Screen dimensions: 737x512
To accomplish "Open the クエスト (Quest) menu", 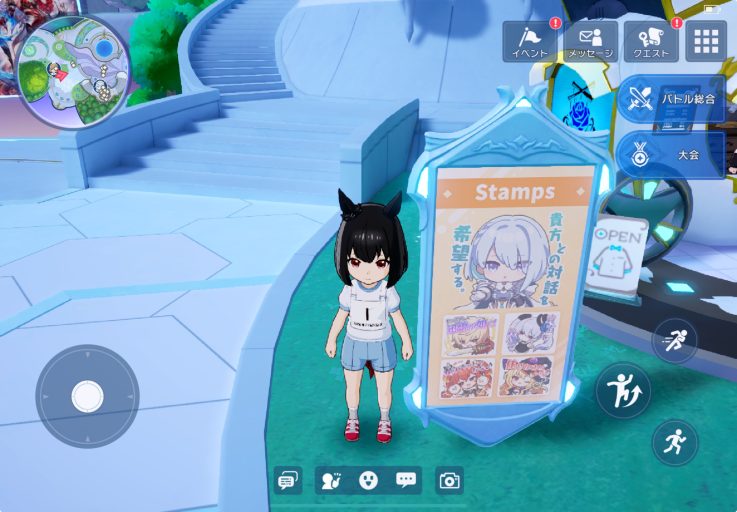I will [651, 42].
